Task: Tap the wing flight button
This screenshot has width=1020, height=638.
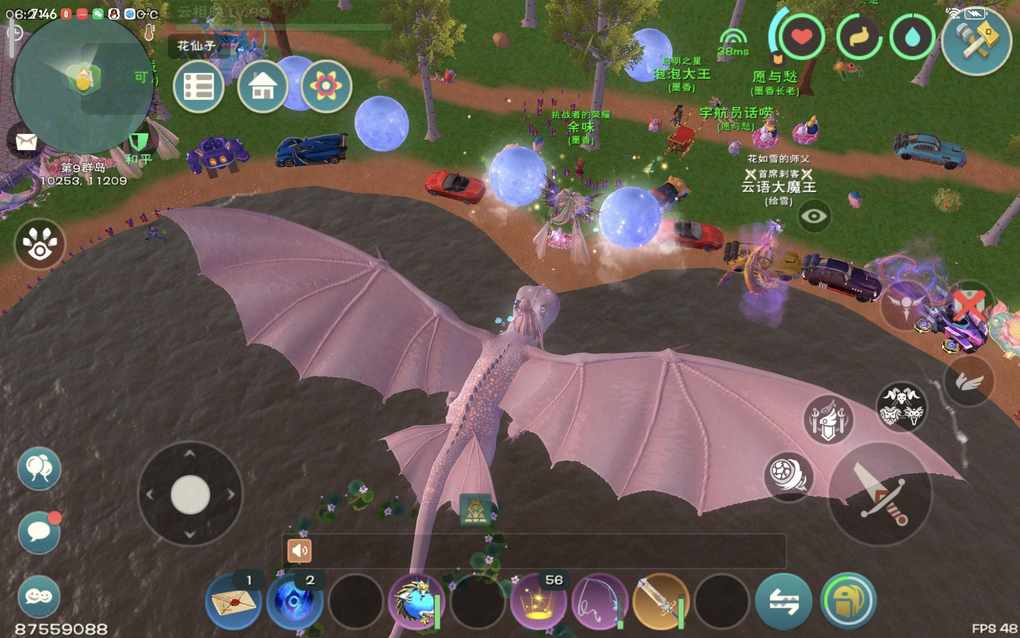Action: (969, 380)
